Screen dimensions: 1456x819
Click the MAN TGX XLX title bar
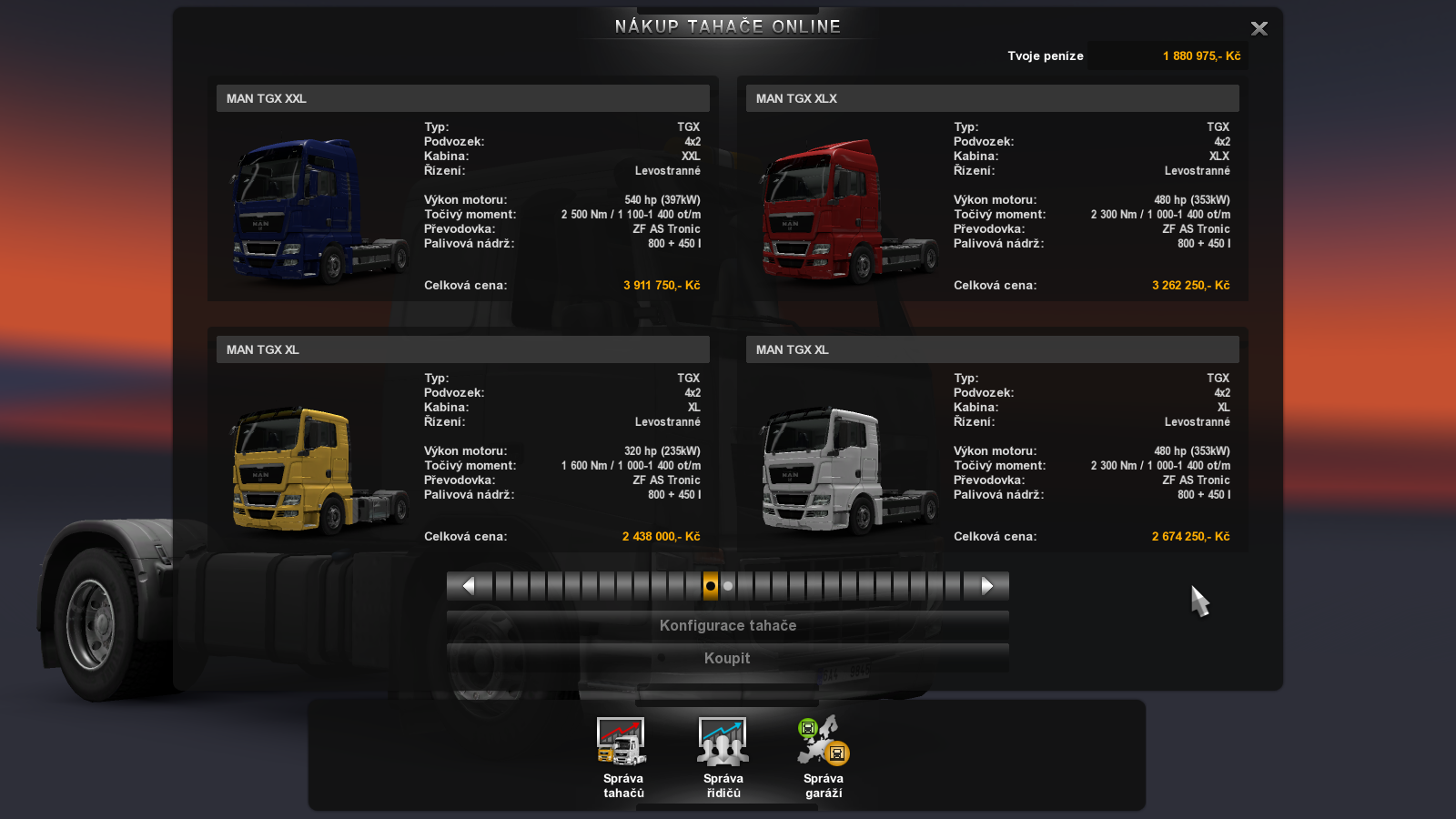click(x=992, y=98)
